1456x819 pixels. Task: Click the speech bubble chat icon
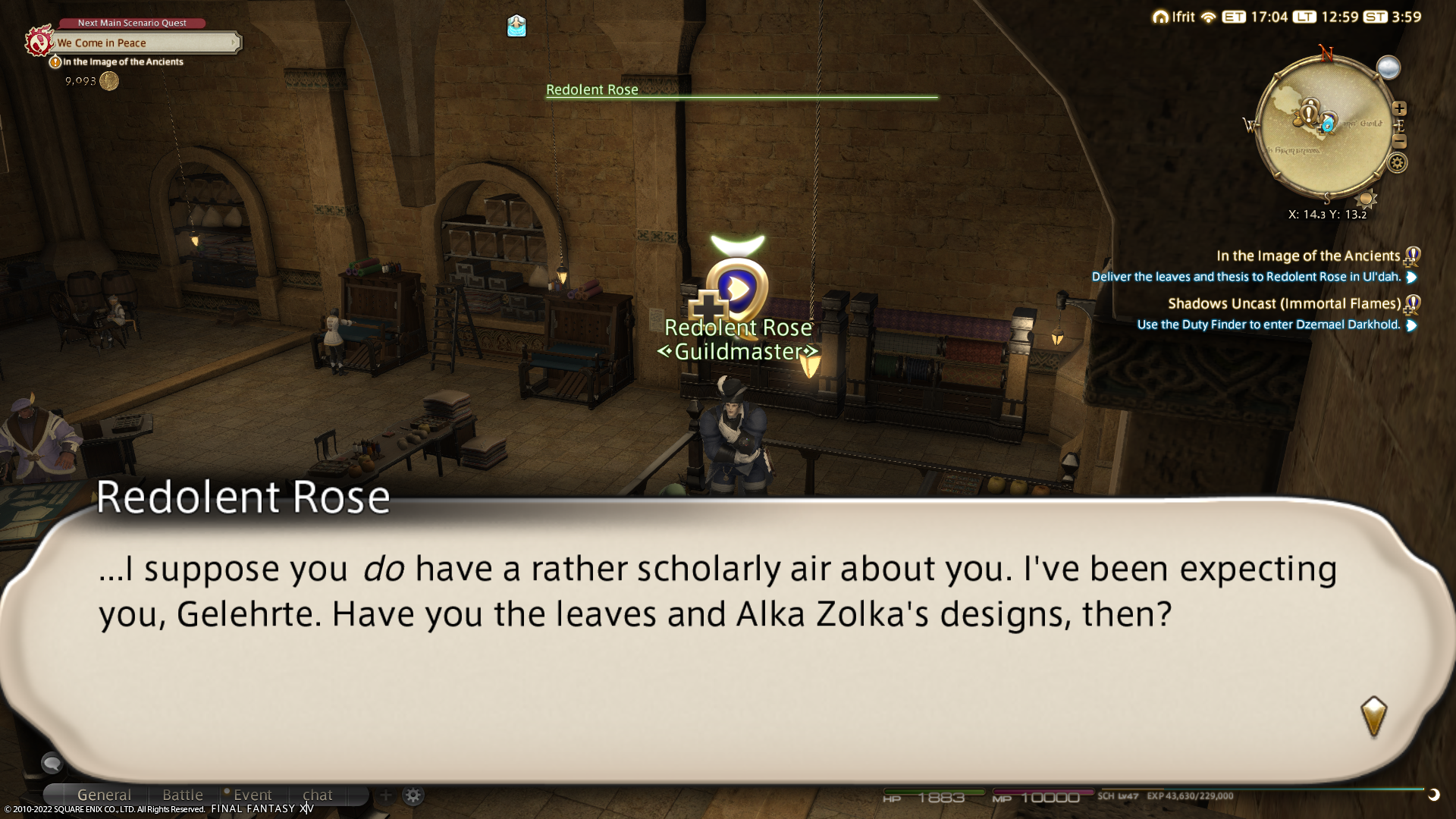click(x=52, y=761)
